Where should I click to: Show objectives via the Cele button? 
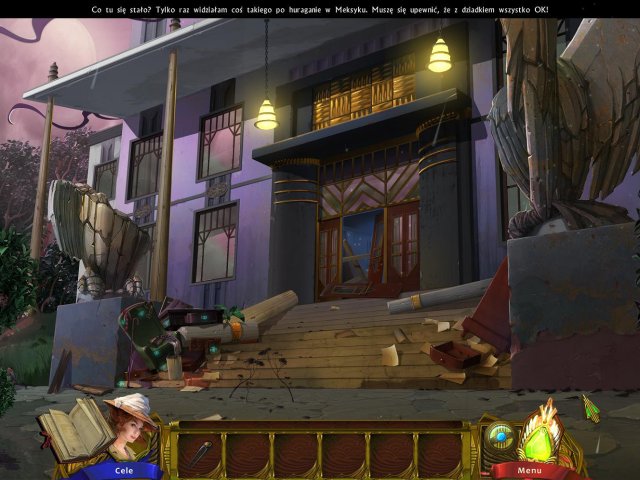[124, 470]
